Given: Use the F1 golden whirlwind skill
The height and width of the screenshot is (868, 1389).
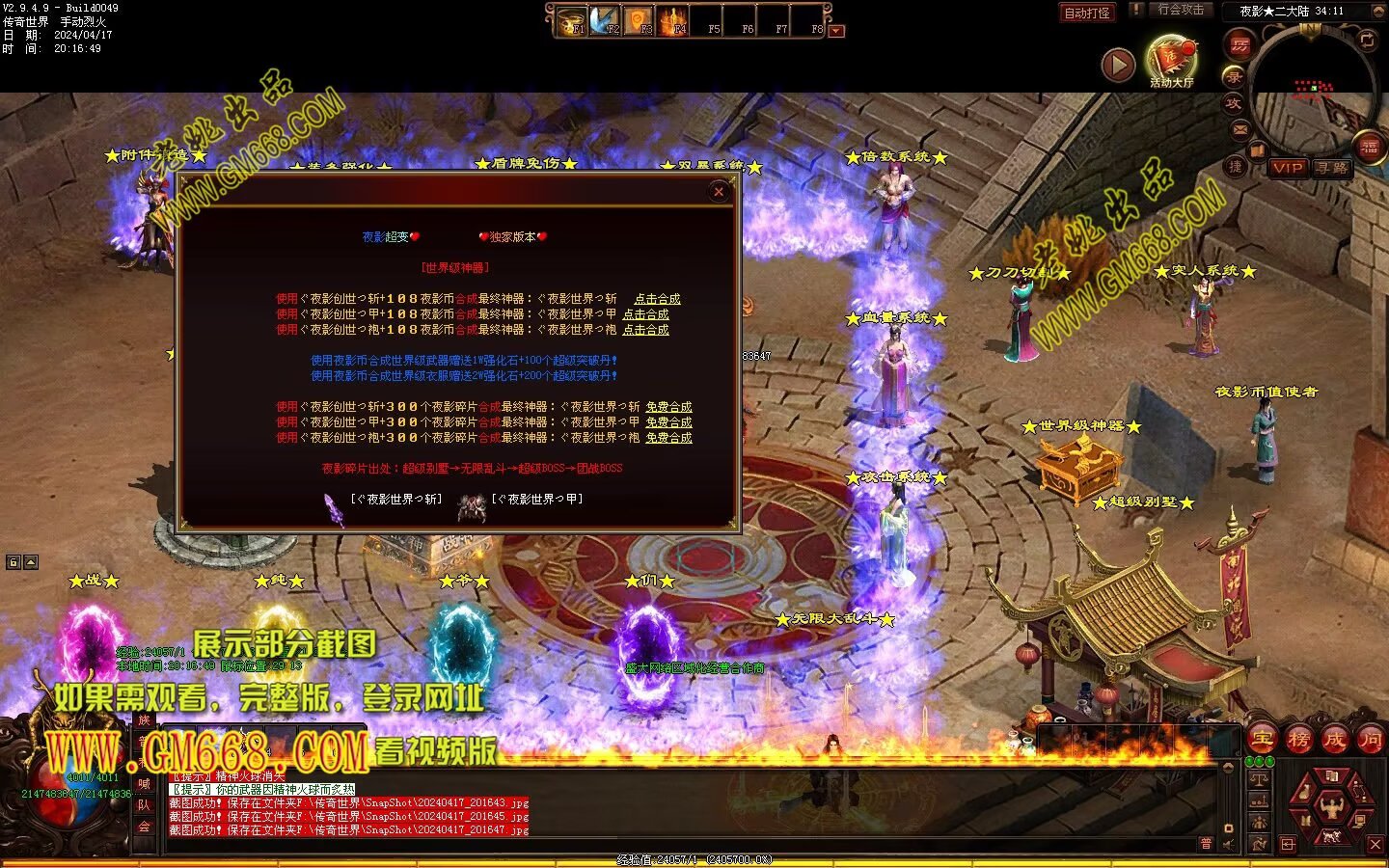Looking at the screenshot, I should tap(572, 20).
